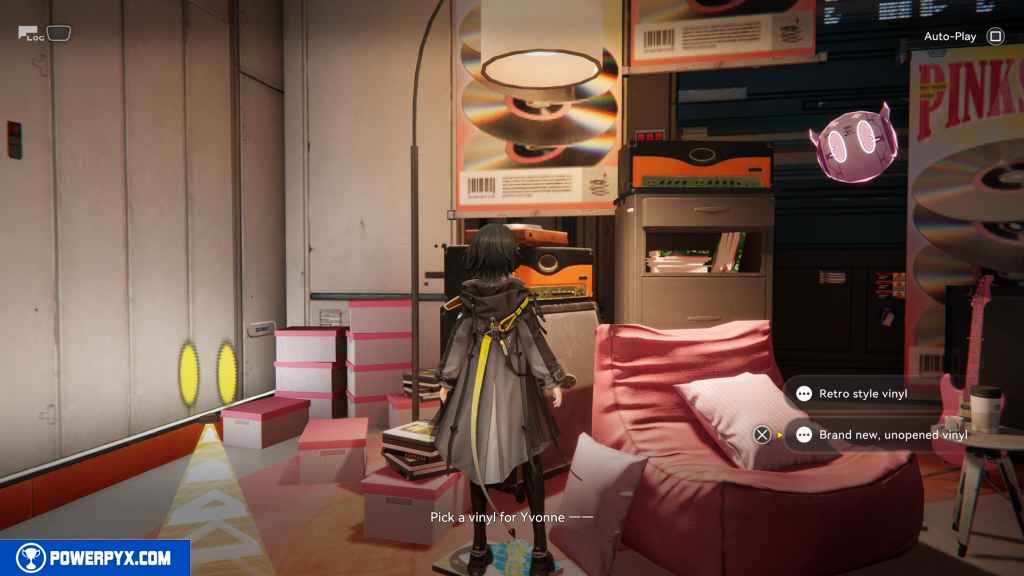Choose the Retro style vinyl reply

(862, 394)
